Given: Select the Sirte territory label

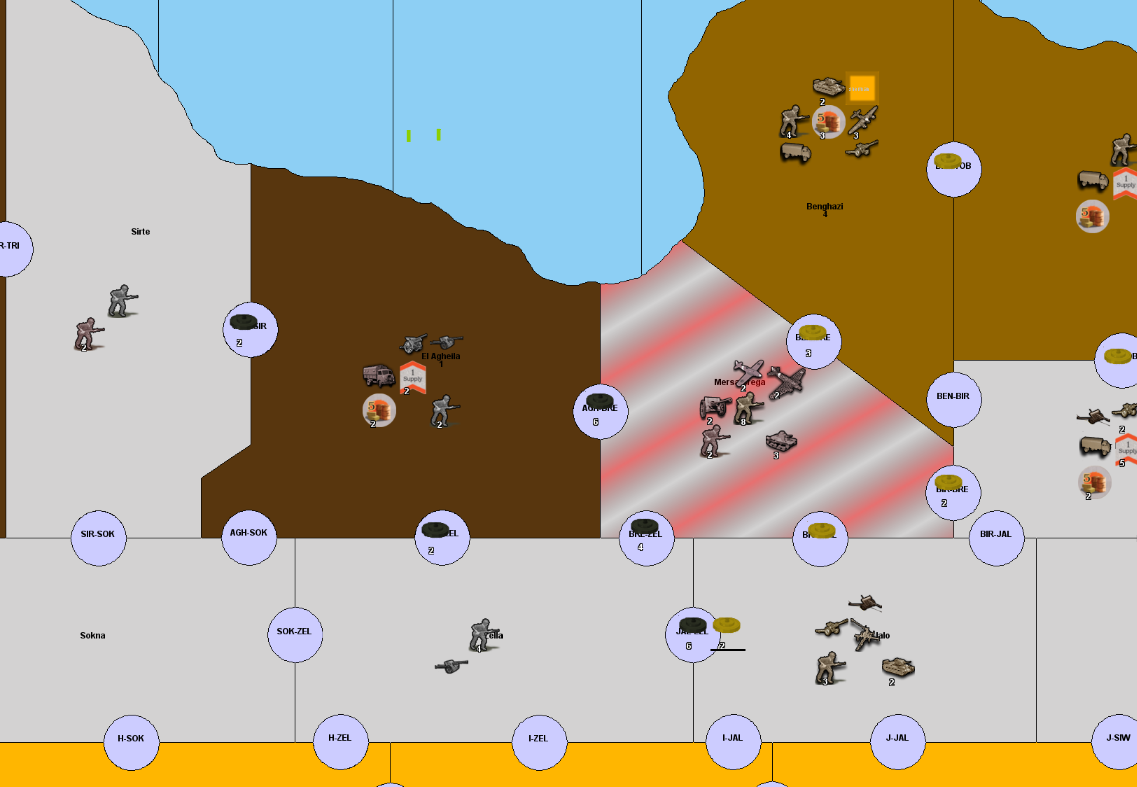Looking at the screenshot, I should [140, 232].
